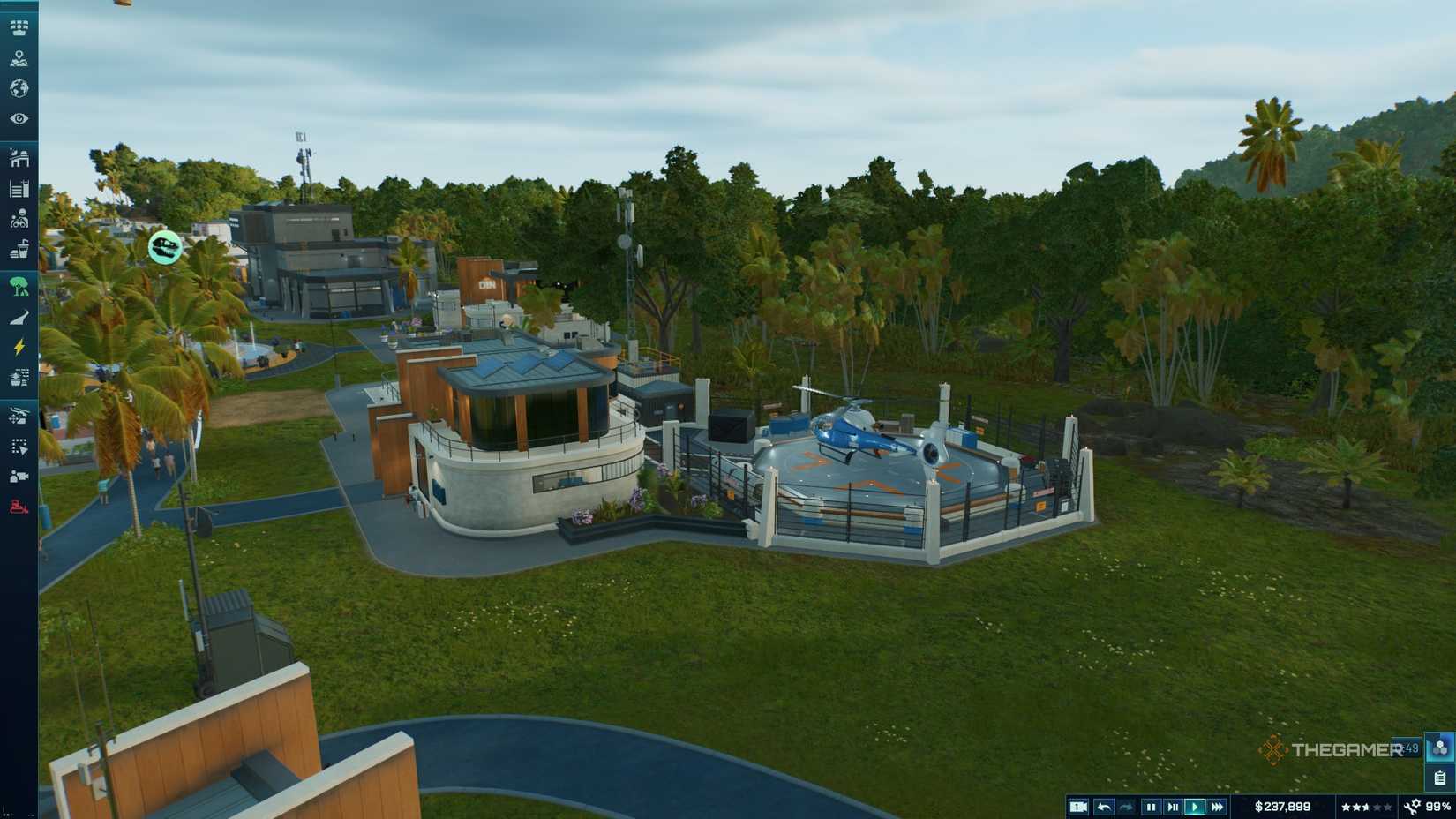Pause the game simulation
Screen dimensions: 1456x819
(1151, 806)
